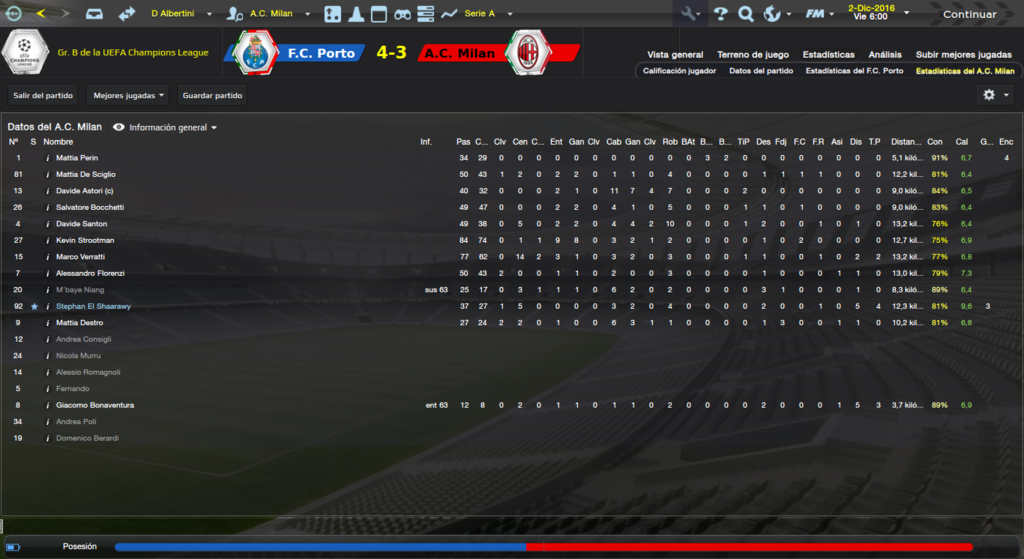Click the magnifying glass search icon
This screenshot has width=1024, height=559.
(745, 14)
